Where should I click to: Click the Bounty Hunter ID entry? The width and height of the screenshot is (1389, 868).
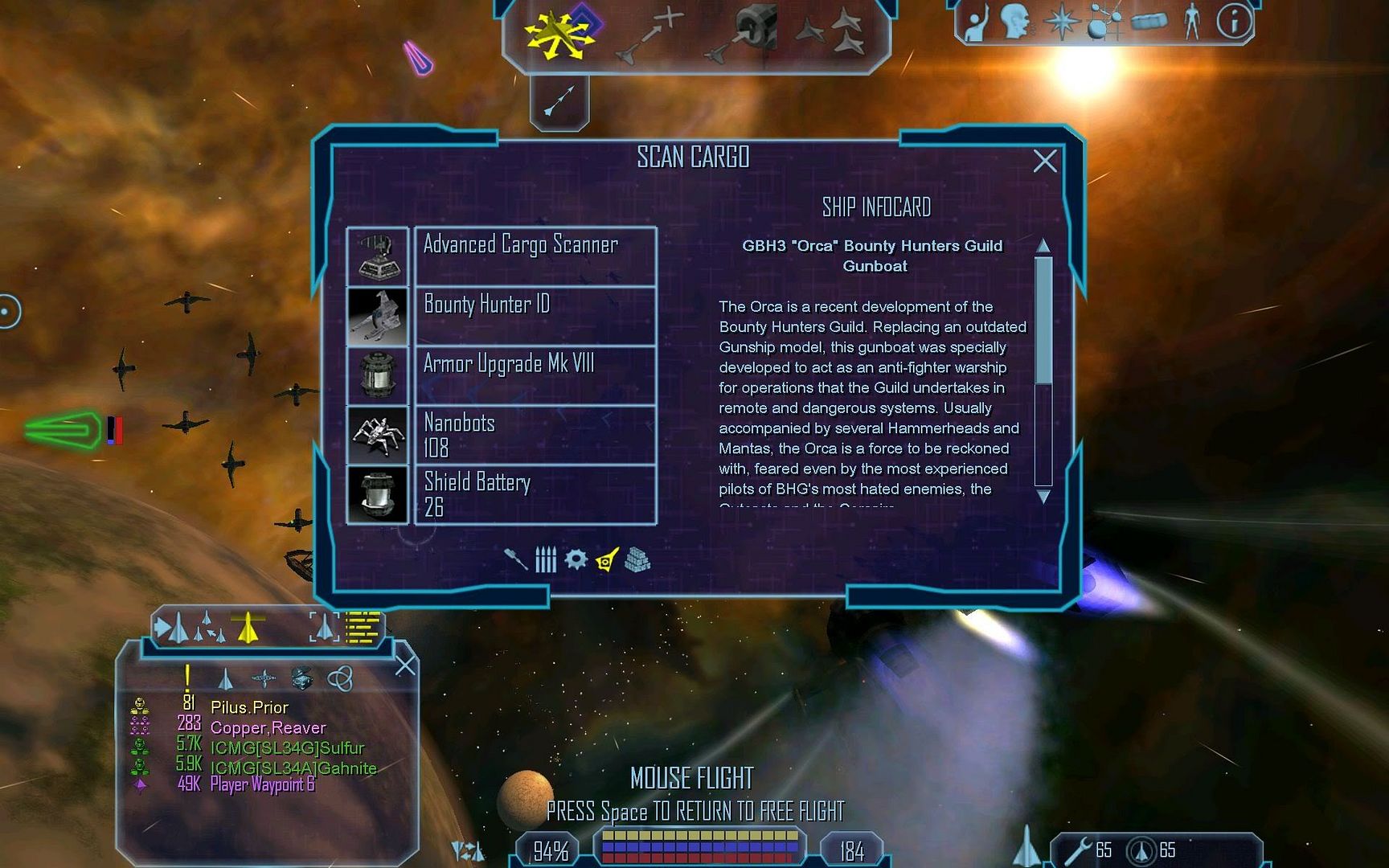point(534,316)
